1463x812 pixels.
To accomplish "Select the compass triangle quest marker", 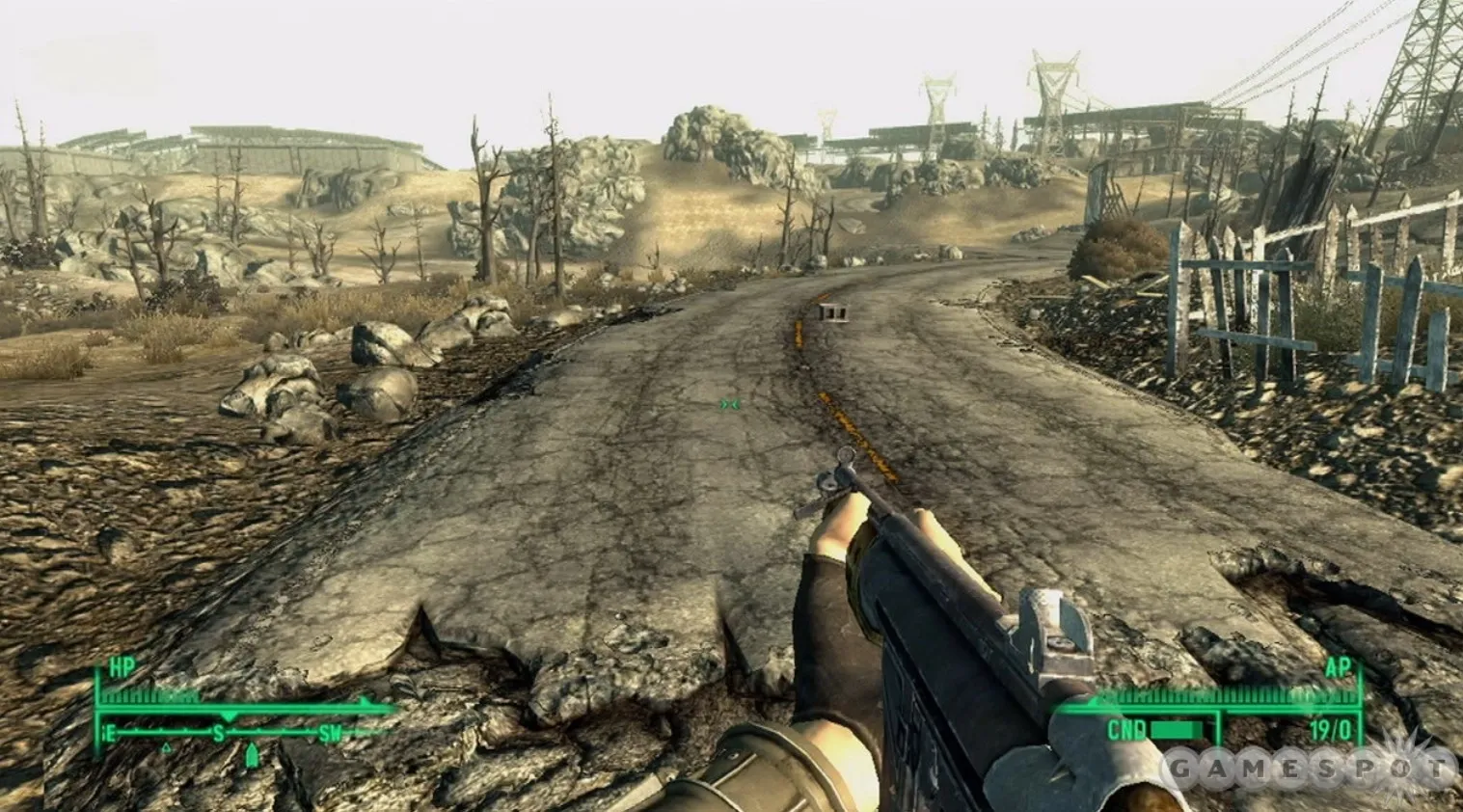I will [x=252, y=753].
